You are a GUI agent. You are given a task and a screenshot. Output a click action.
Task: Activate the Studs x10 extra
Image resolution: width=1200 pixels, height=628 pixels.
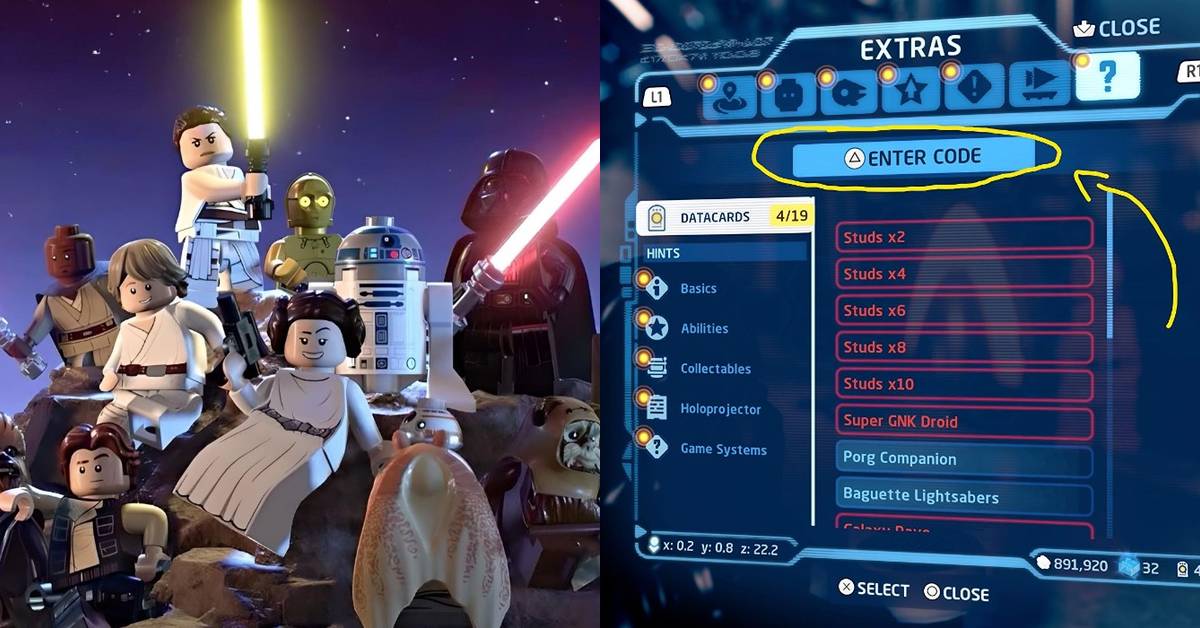[964, 384]
